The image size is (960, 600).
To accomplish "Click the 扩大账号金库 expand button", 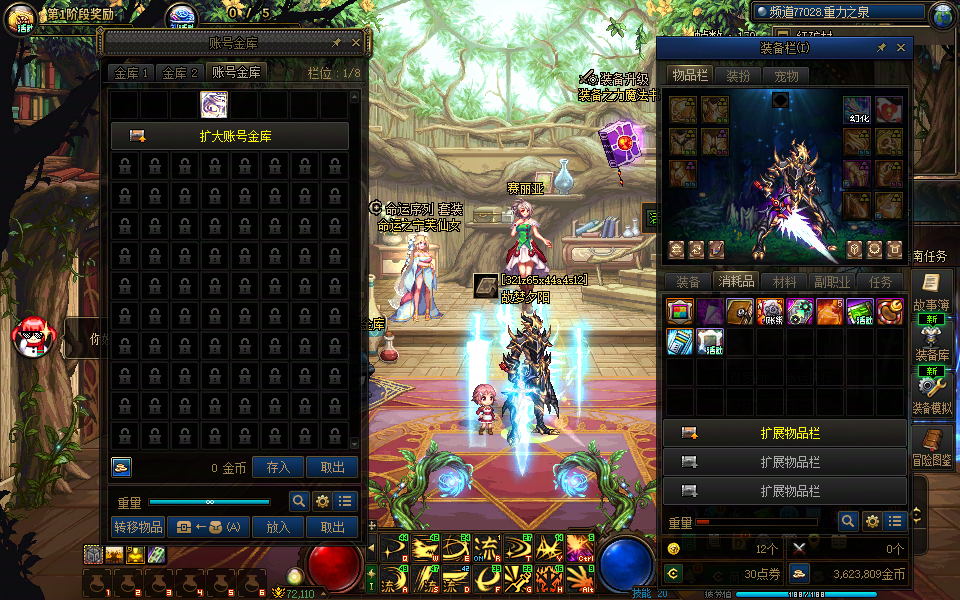I will (x=229, y=136).
